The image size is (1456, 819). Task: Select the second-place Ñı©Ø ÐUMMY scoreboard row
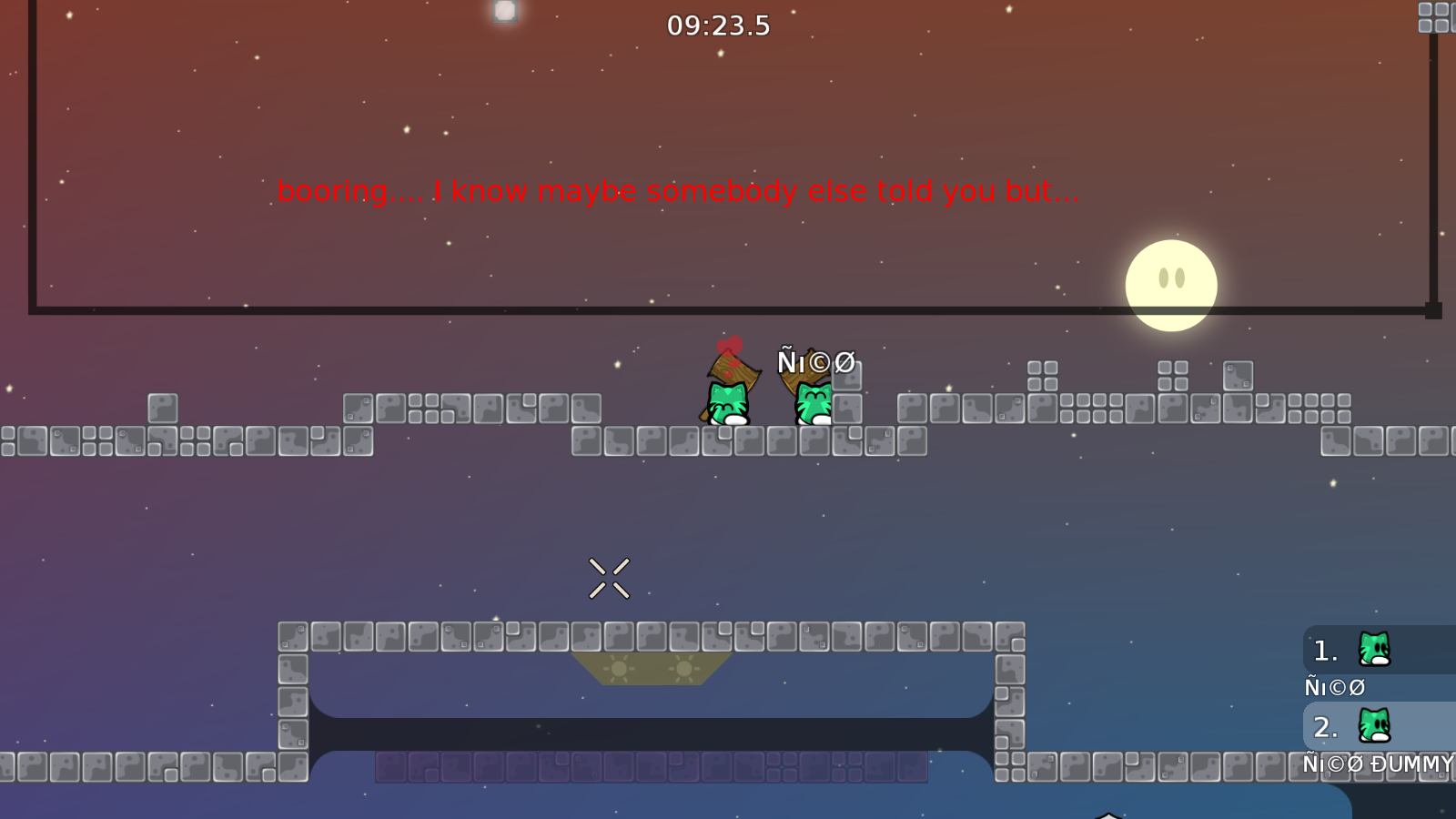(1379, 727)
